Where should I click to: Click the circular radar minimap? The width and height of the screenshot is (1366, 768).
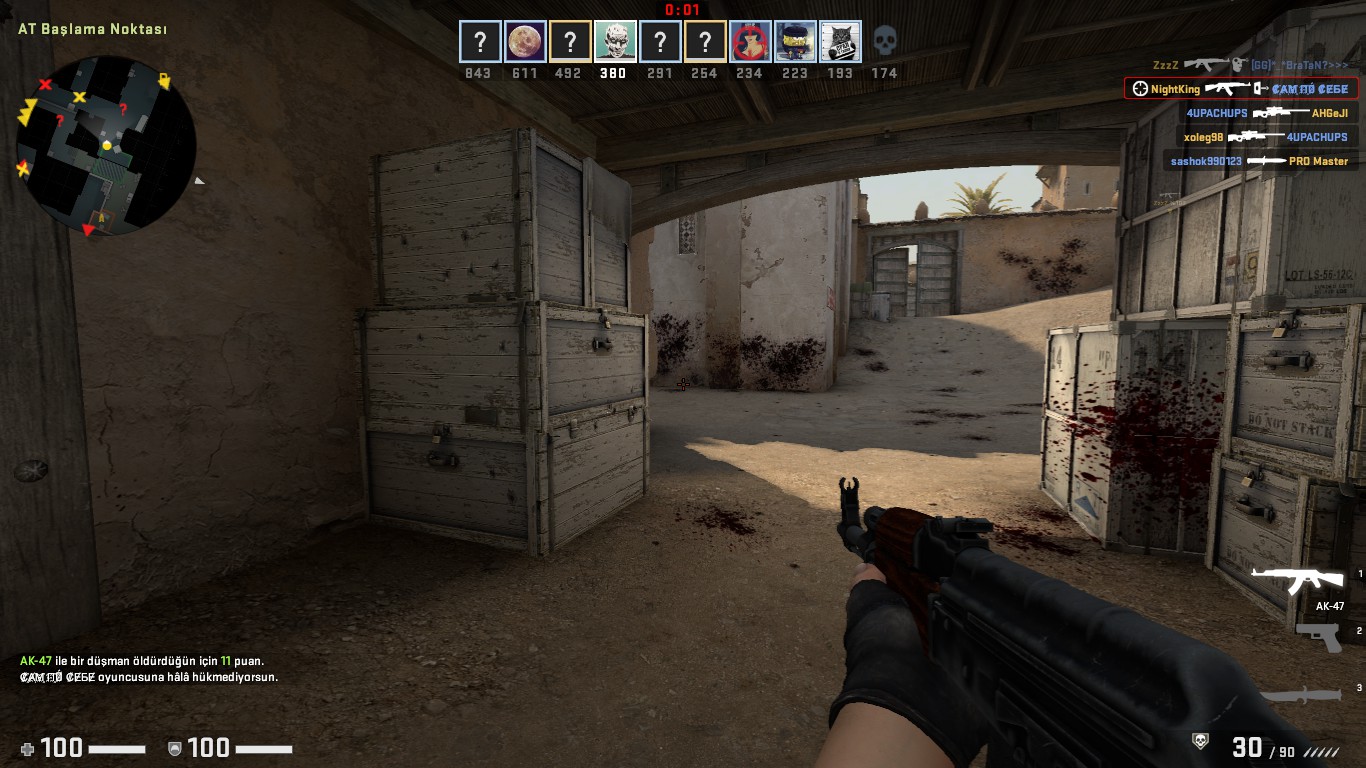click(106, 146)
